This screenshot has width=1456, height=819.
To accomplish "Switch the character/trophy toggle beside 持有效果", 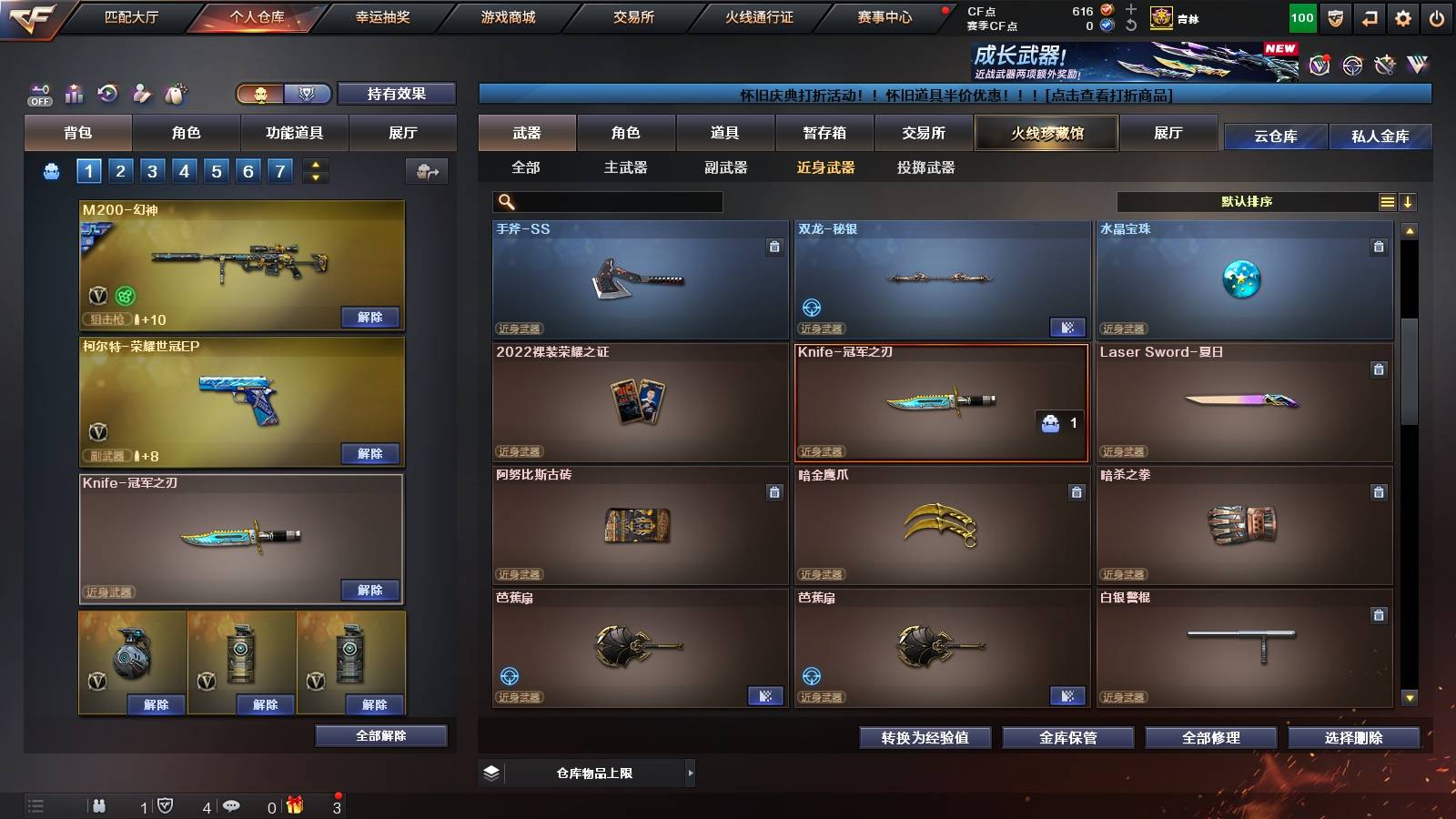I will point(262,94).
